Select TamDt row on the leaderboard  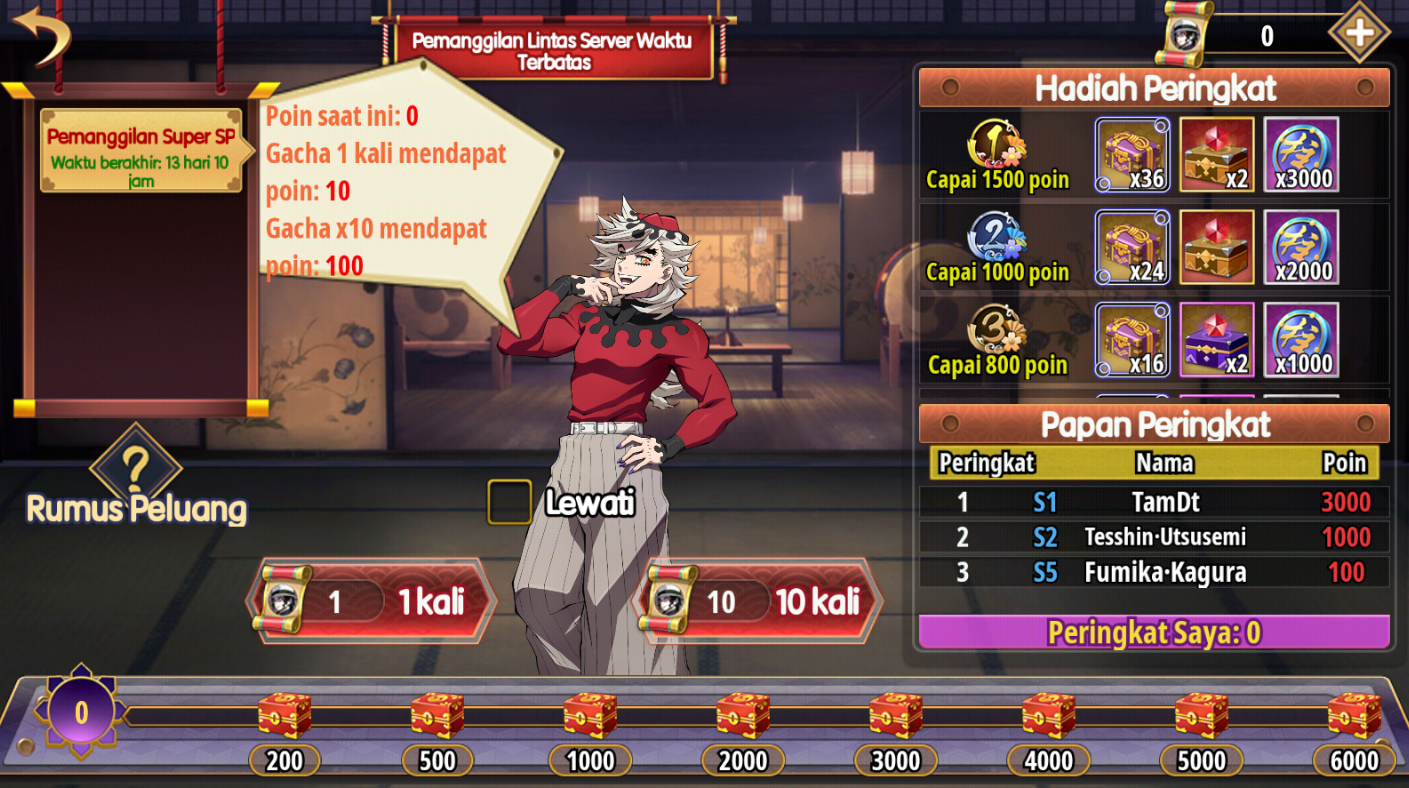point(1154,501)
